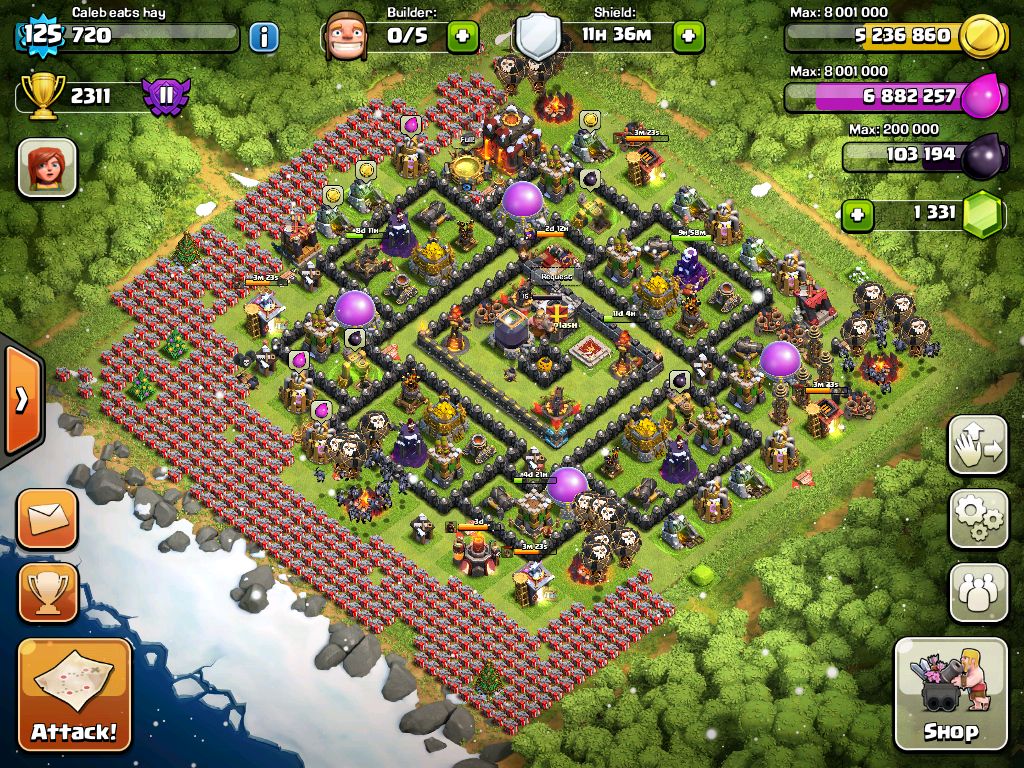
Task: Open the trophy league rankings button
Action: click(x=47, y=592)
